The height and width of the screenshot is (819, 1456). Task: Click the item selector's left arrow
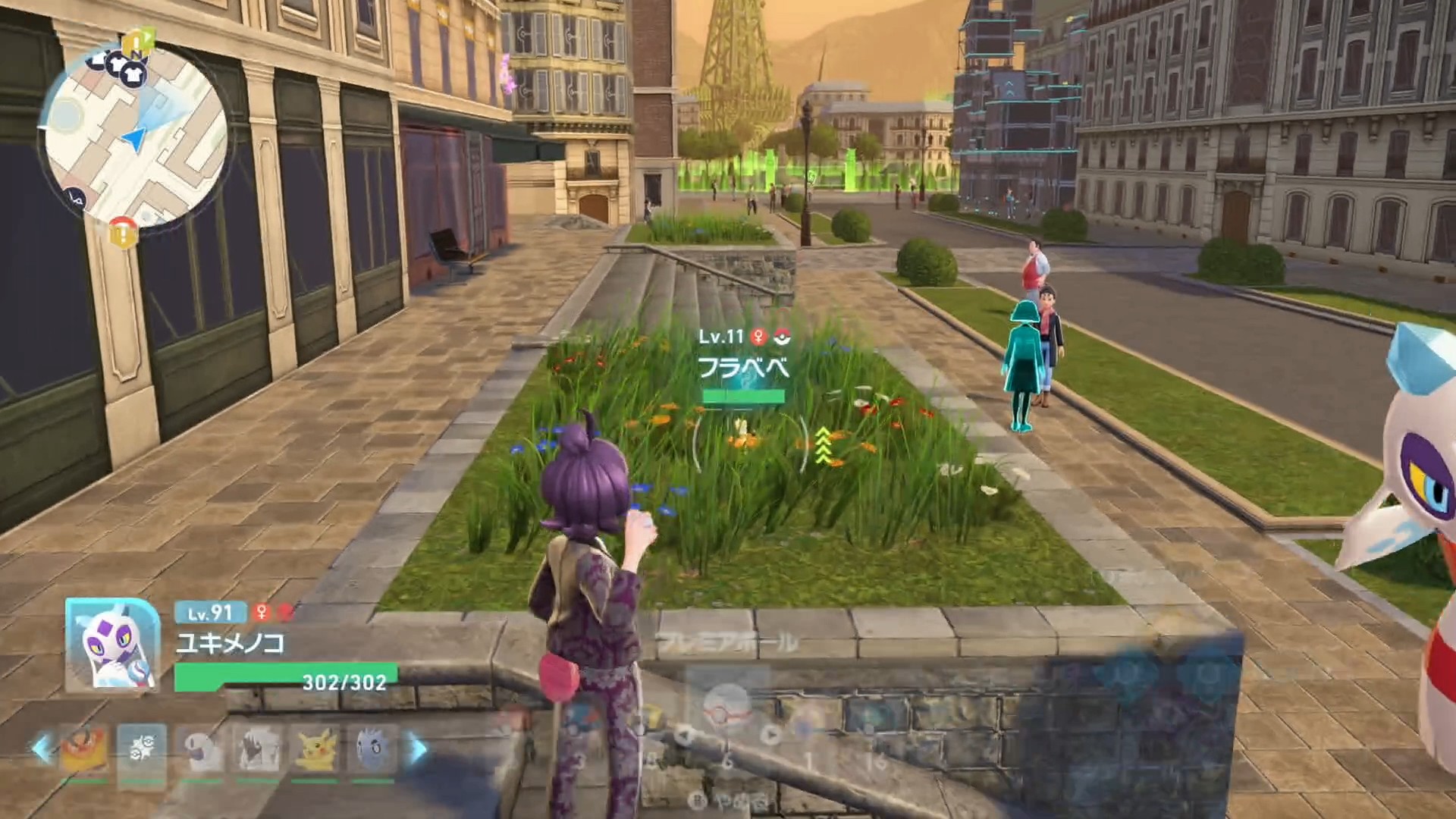(x=684, y=734)
